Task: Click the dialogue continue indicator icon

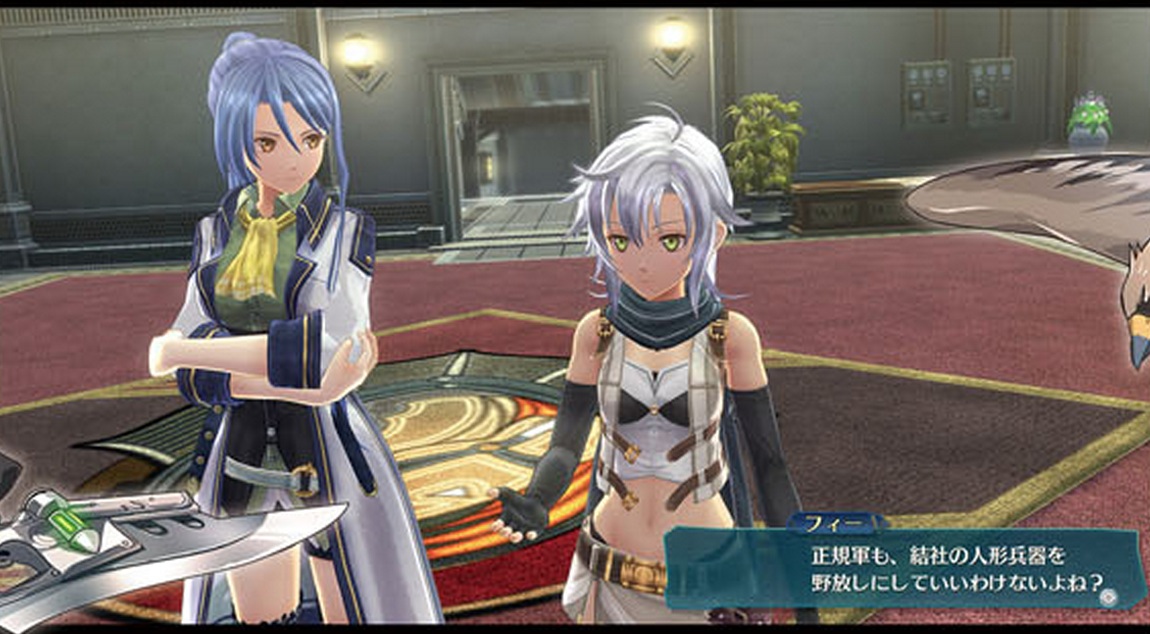Action: pos(1106,597)
